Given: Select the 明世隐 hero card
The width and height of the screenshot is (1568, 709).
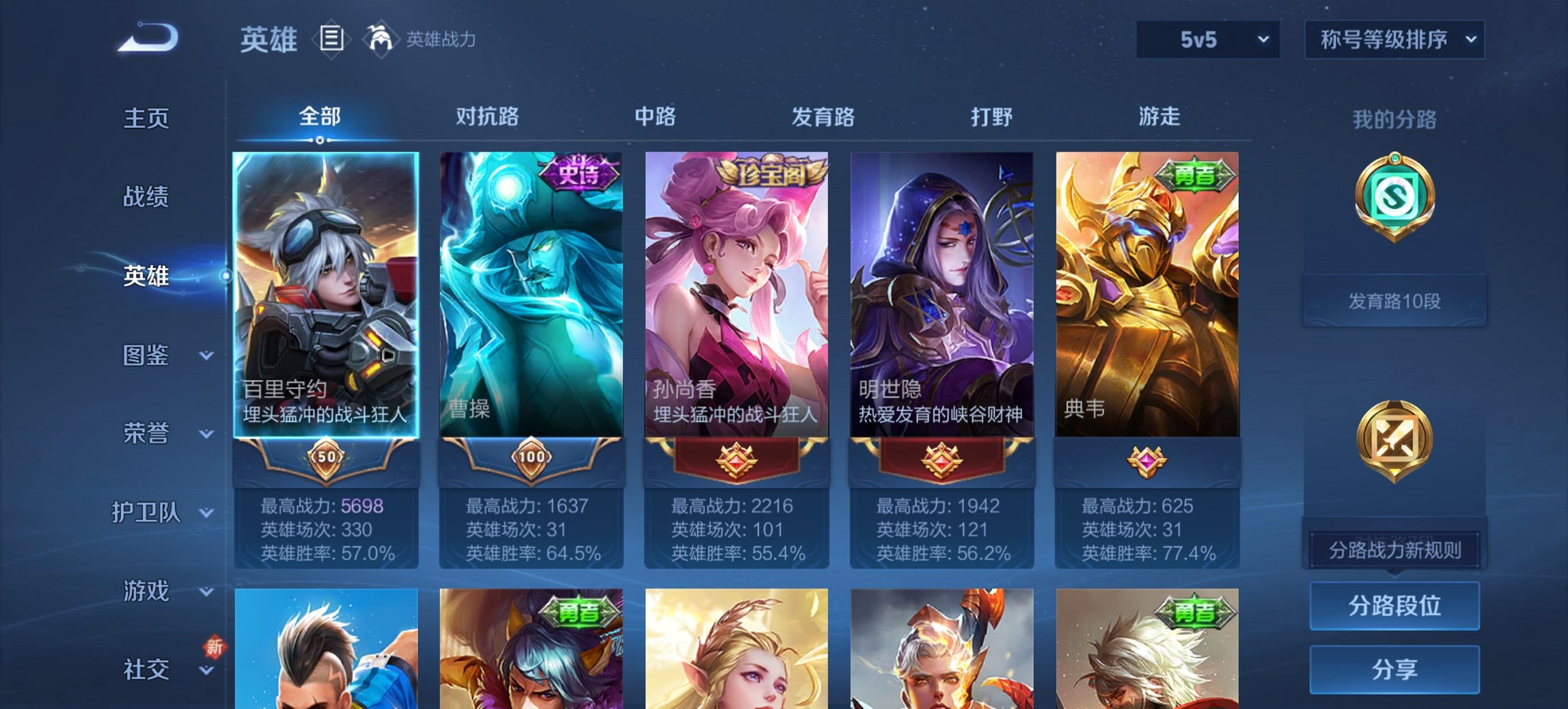Looking at the screenshot, I should click(941, 294).
